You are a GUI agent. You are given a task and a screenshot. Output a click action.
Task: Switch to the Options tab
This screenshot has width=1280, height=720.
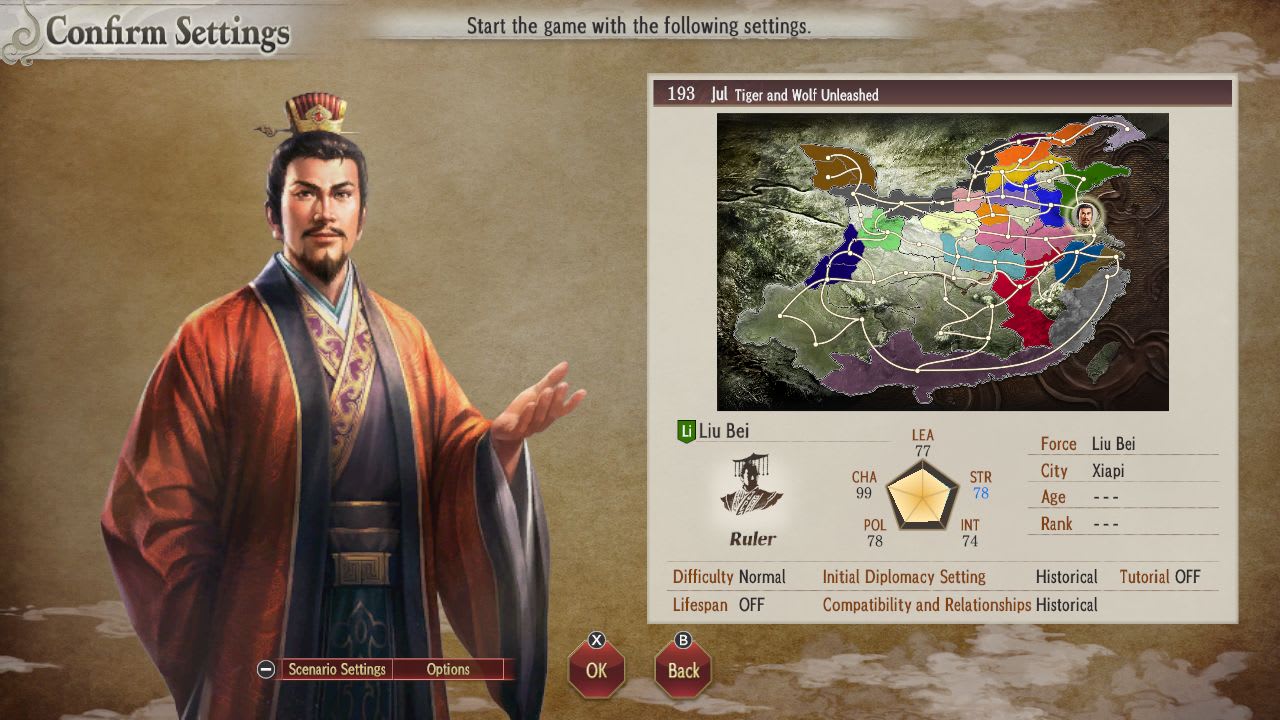click(448, 669)
